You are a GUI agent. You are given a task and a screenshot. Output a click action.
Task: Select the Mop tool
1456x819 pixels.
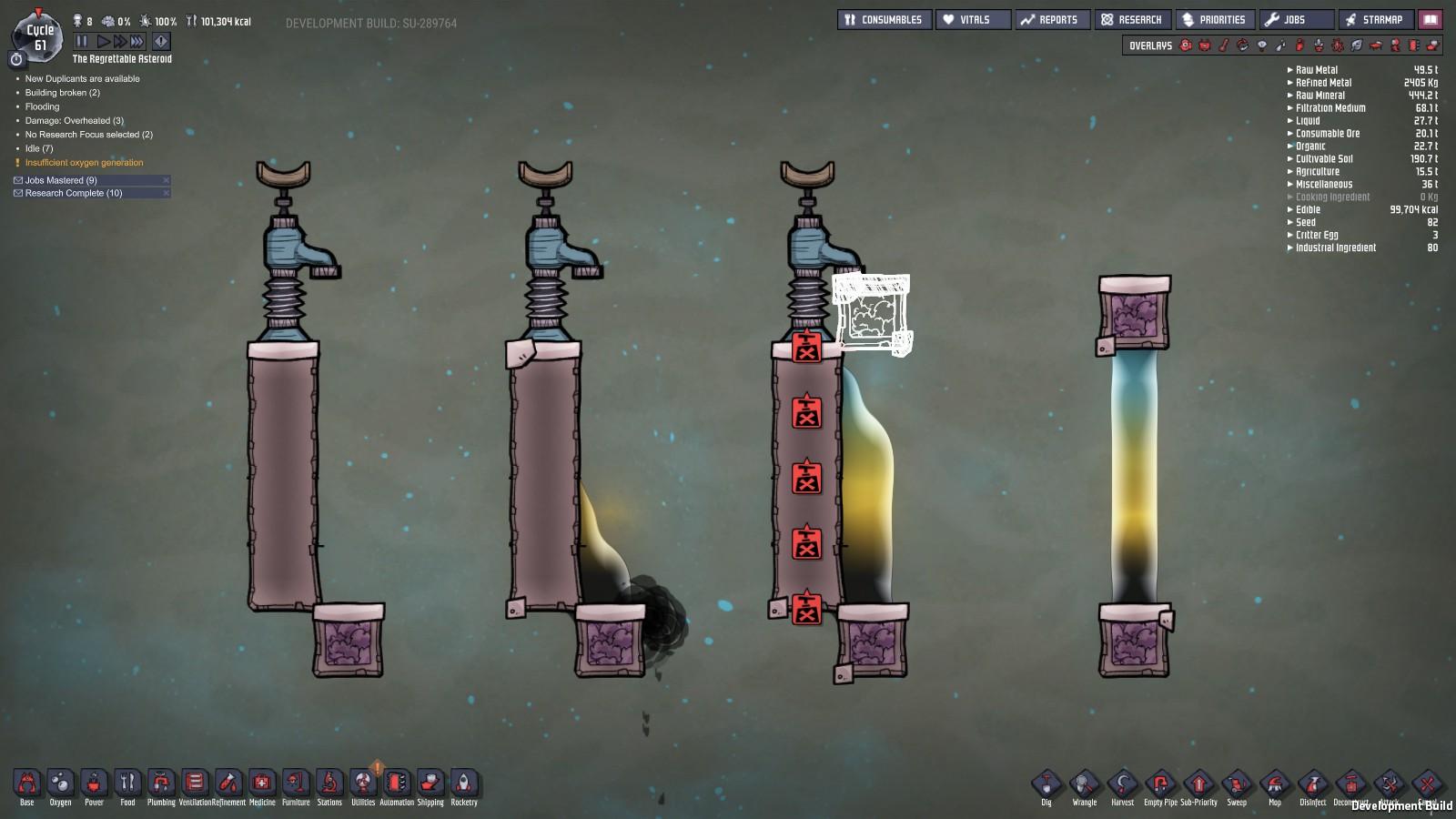click(x=1275, y=784)
